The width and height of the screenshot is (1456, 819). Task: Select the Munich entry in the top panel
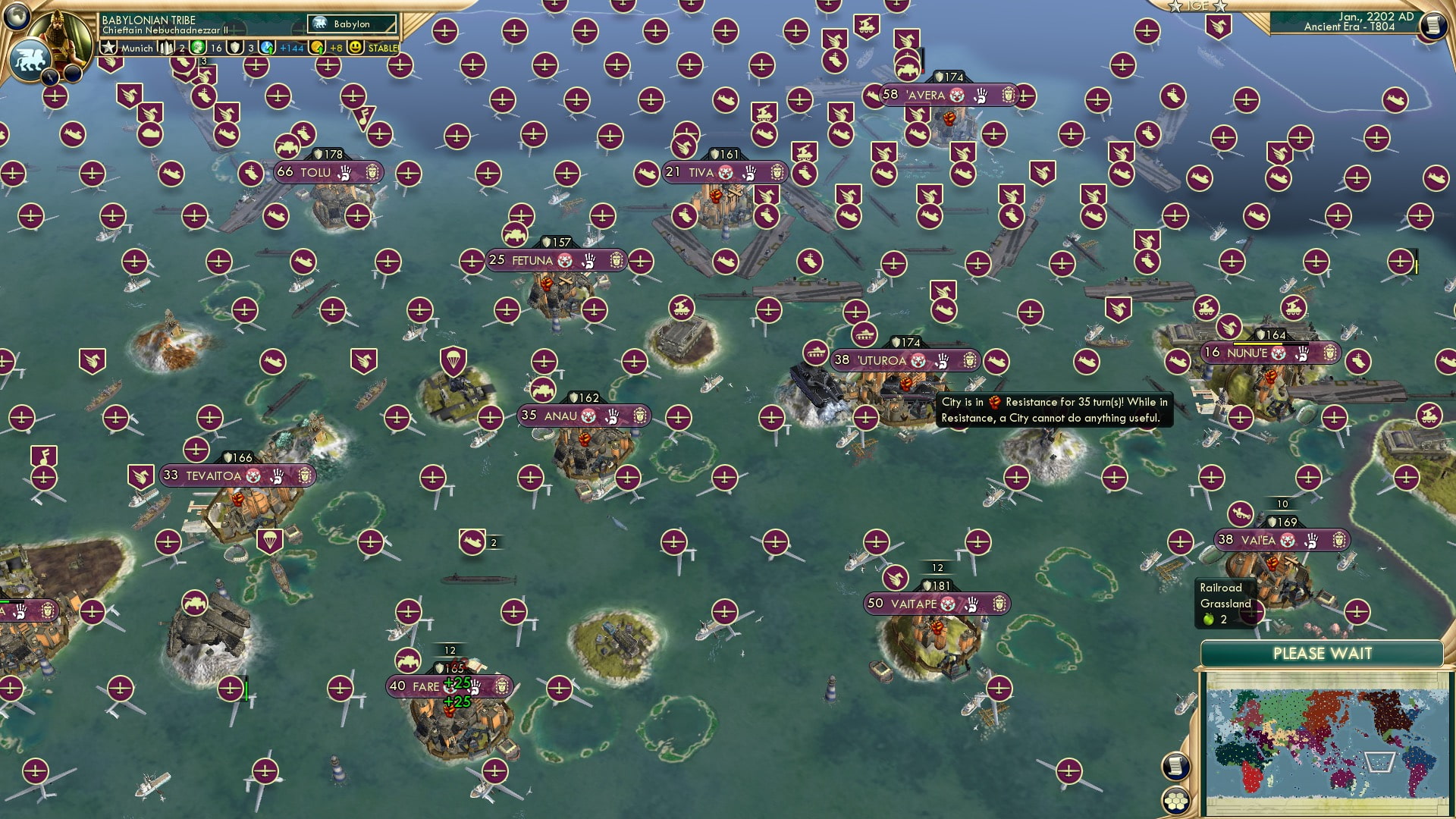pos(136,49)
